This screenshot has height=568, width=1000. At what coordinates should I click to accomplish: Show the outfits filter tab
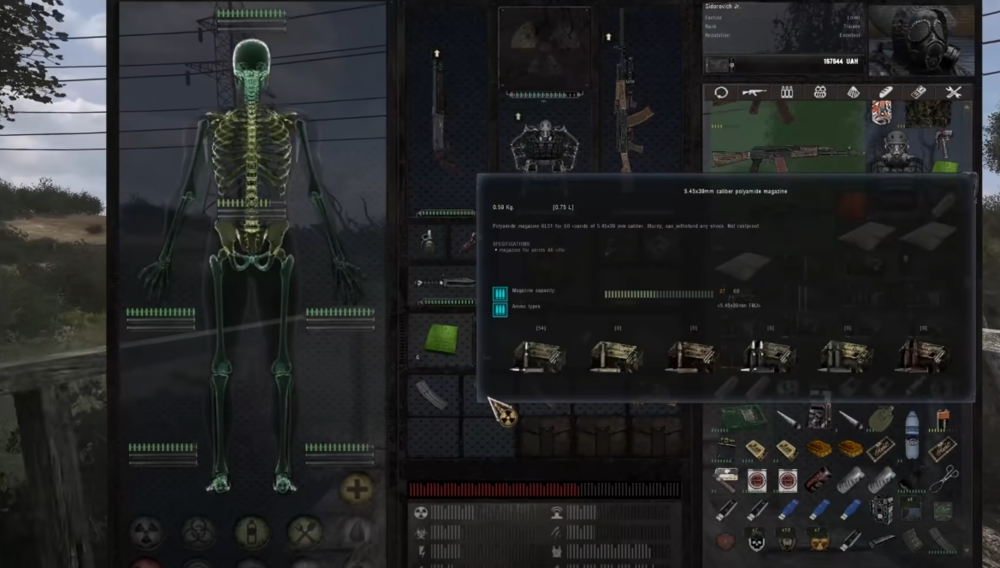[820, 92]
